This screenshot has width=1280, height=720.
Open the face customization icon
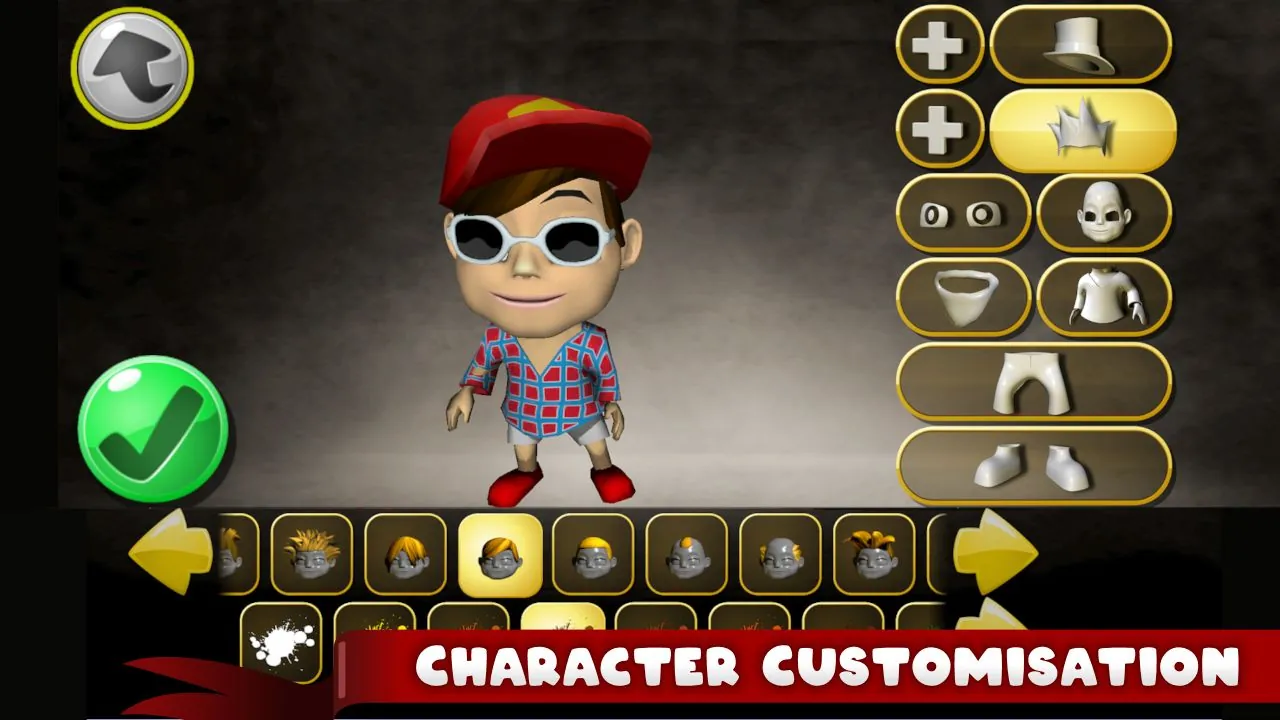tap(1102, 216)
